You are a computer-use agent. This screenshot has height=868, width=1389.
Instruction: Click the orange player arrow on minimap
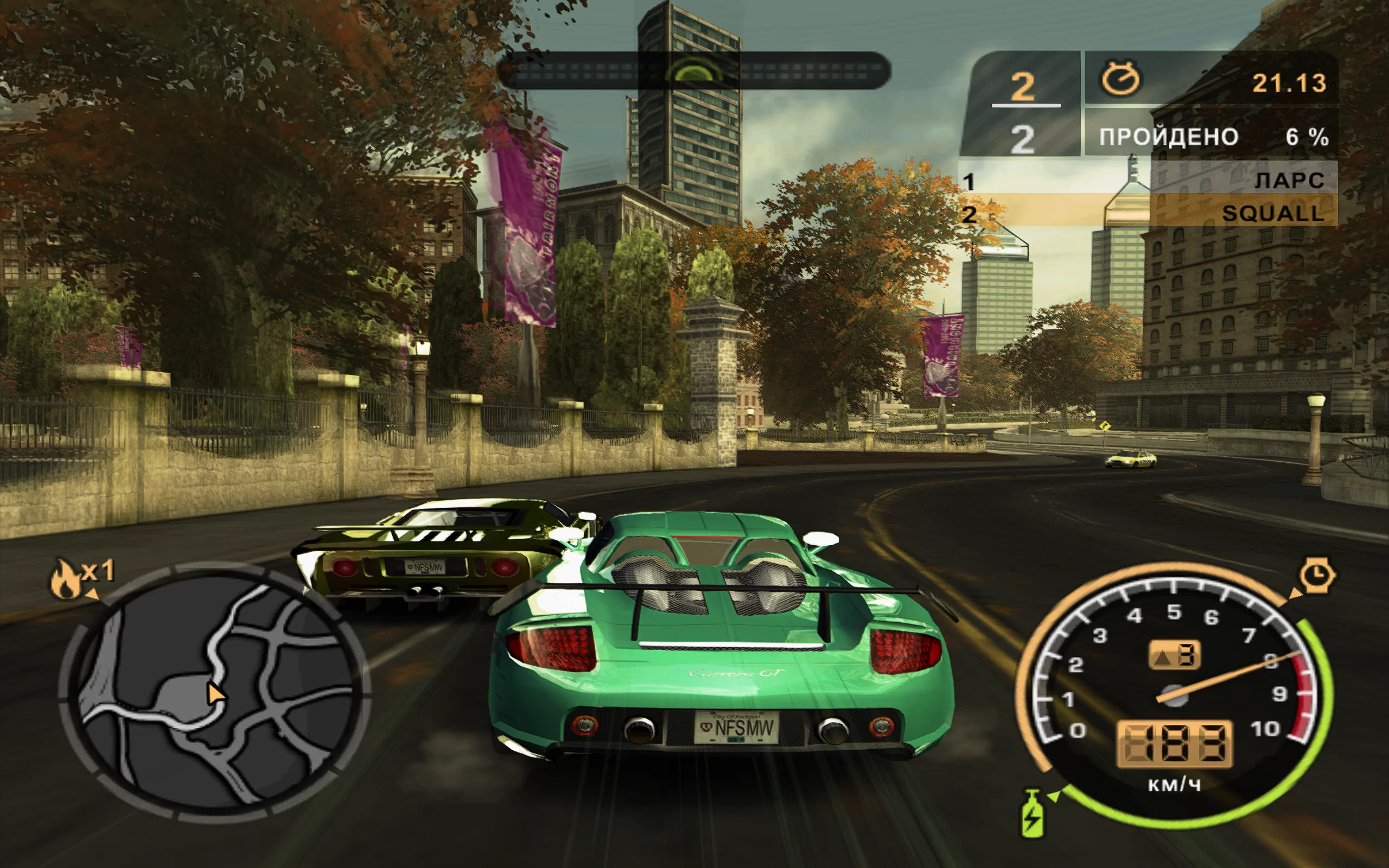(215, 694)
